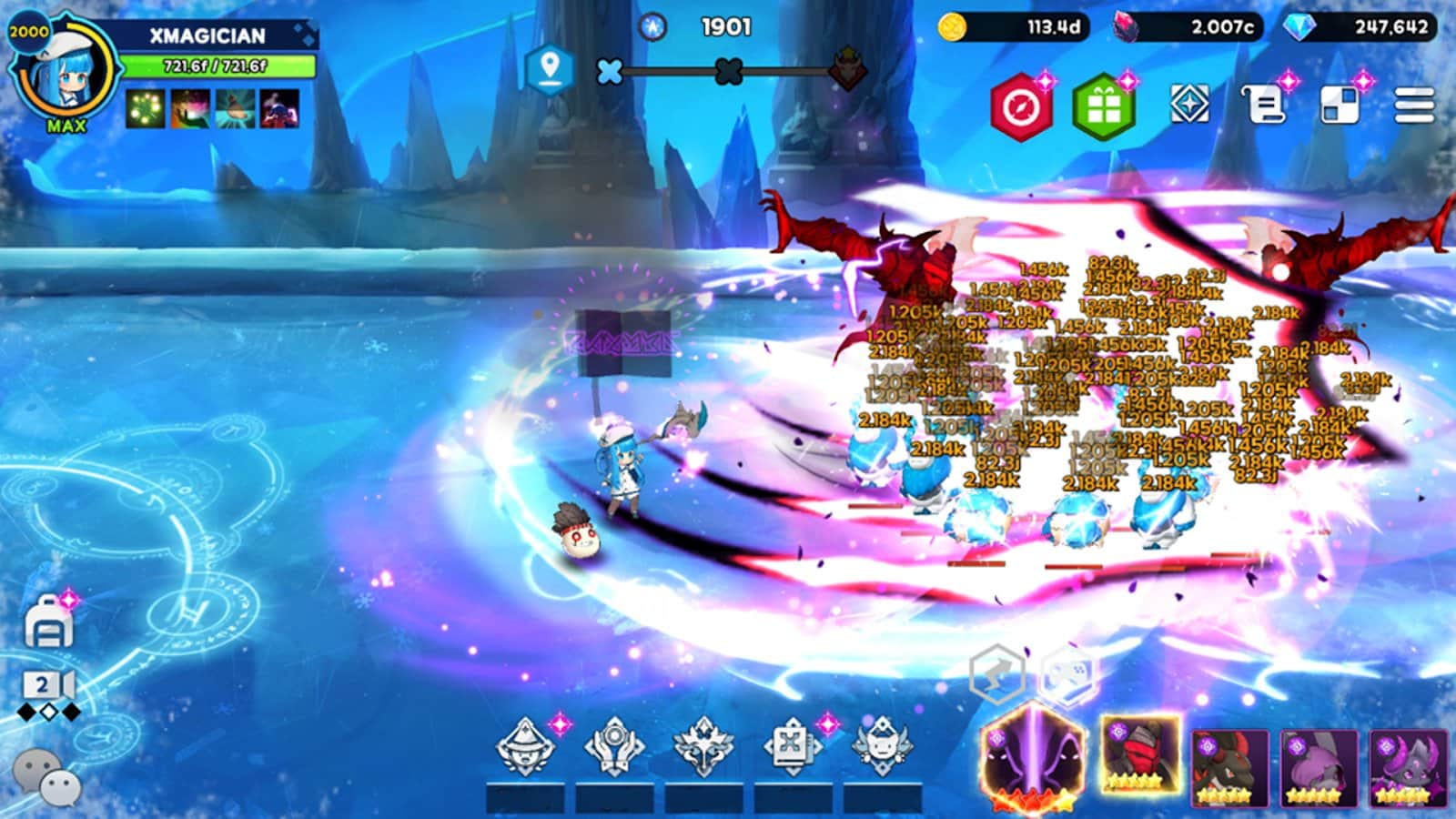This screenshot has width=1456, height=819.
Task: Toggle the gamepad hexagon control button
Action: [x=1067, y=675]
